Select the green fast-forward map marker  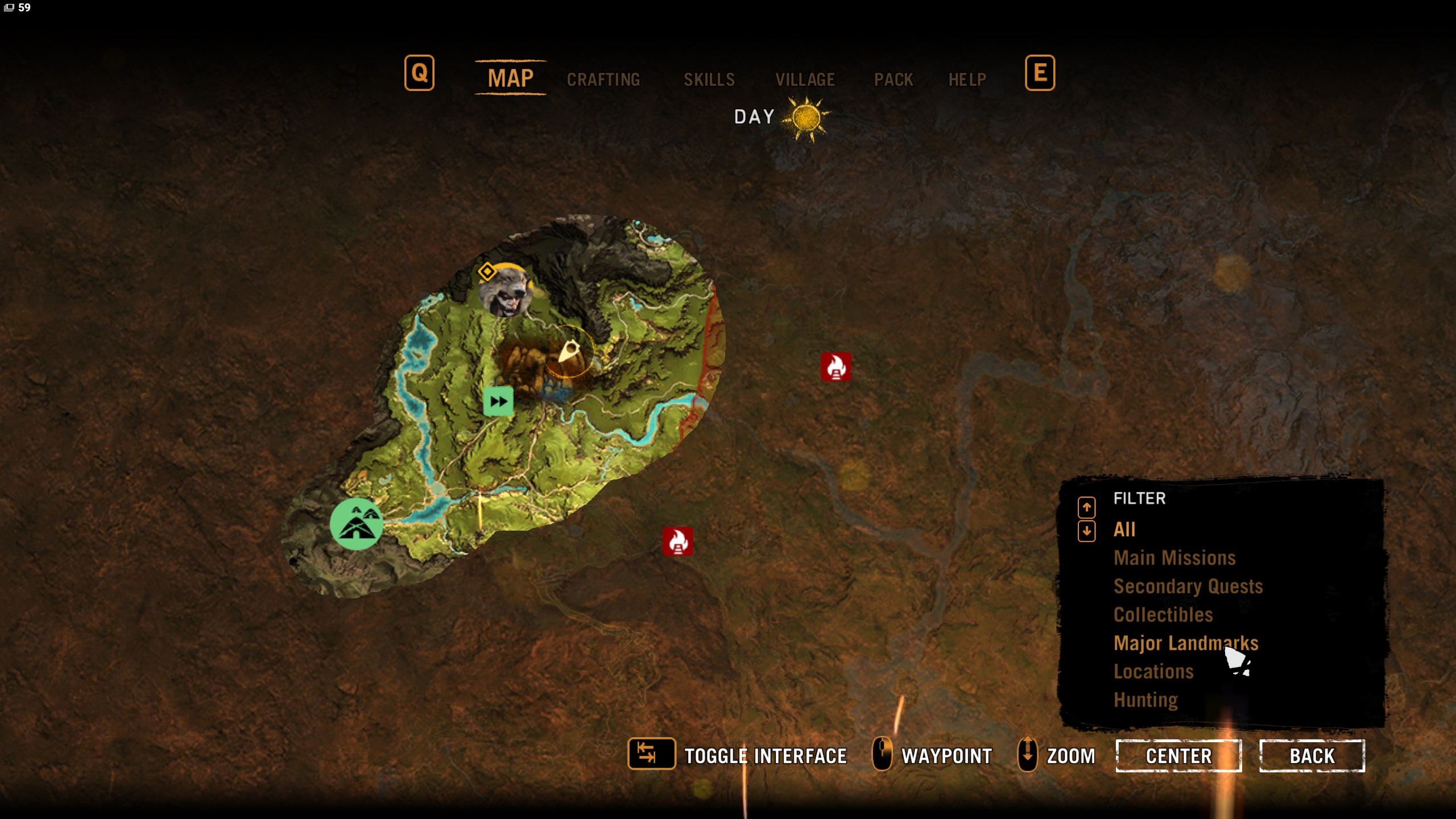tap(498, 402)
